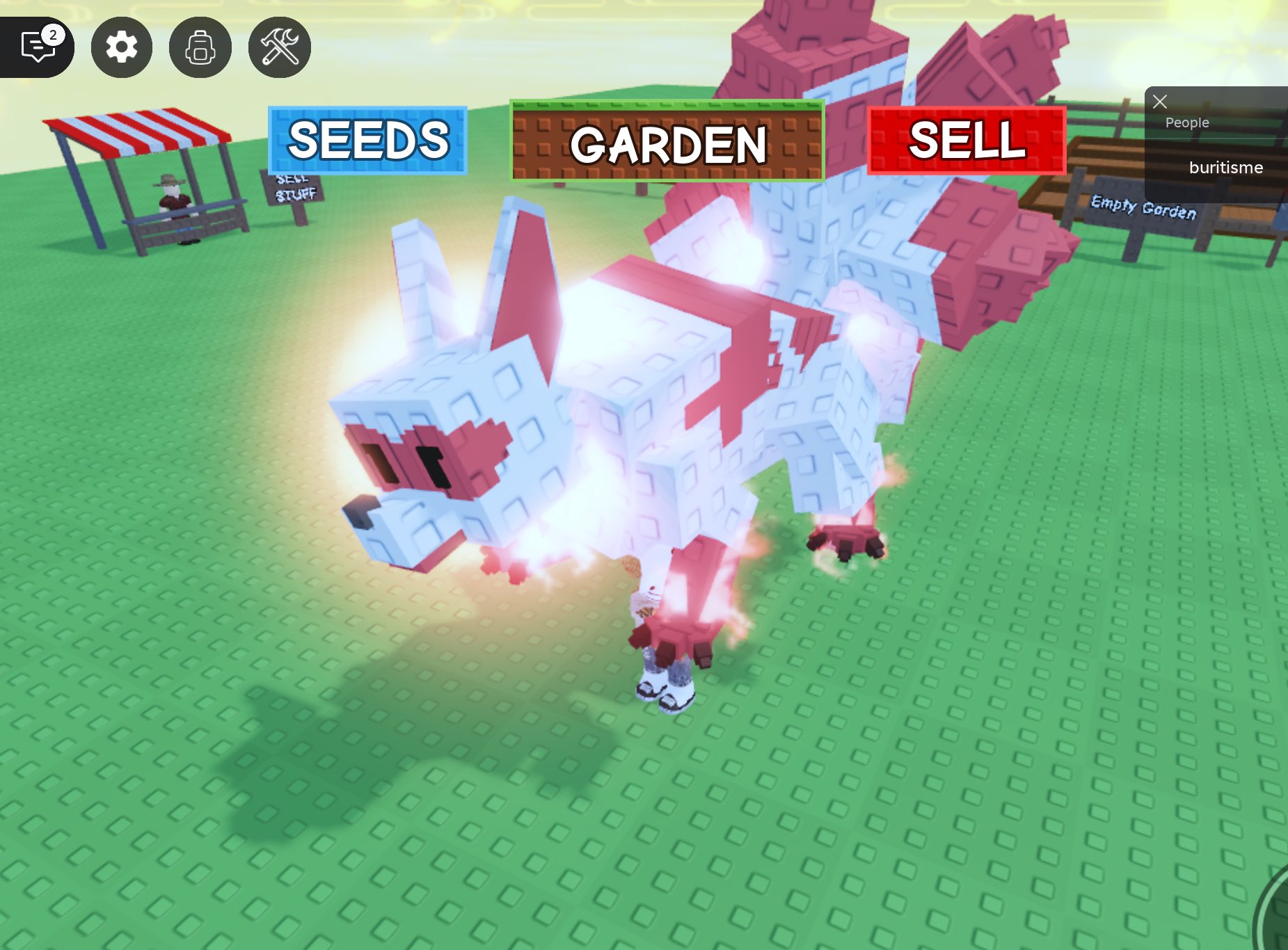Click the gear icon next to chat
This screenshot has width=1288, height=950.
tap(121, 47)
